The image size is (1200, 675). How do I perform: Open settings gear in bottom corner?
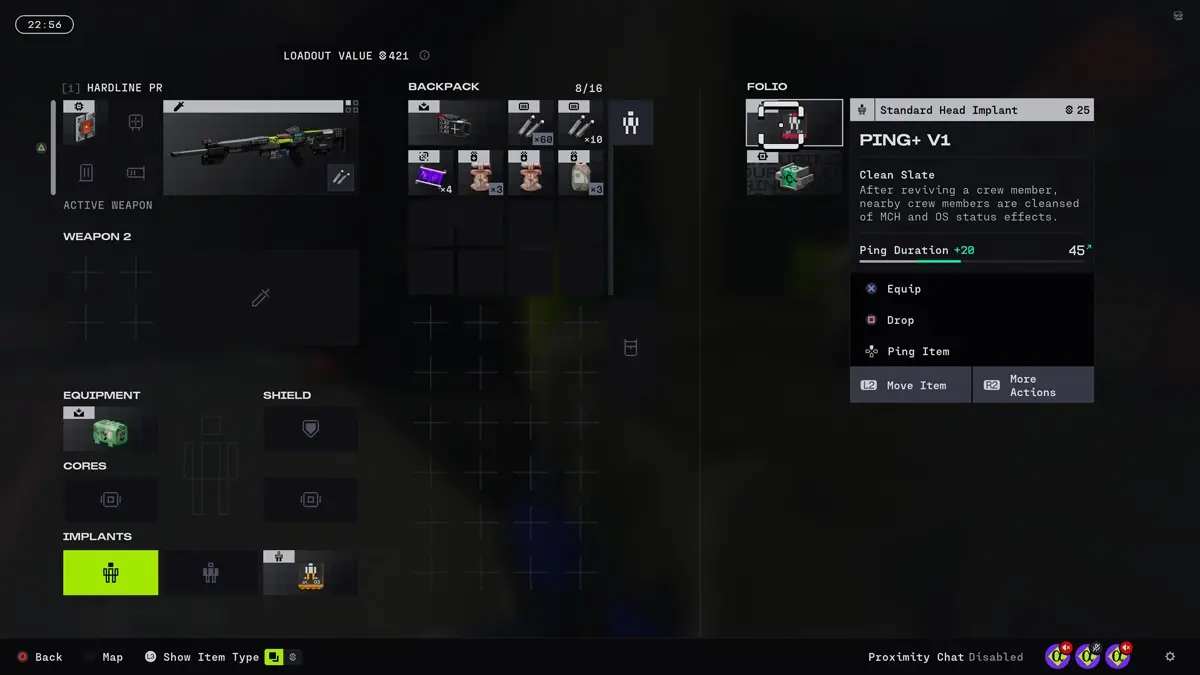[1170, 657]
